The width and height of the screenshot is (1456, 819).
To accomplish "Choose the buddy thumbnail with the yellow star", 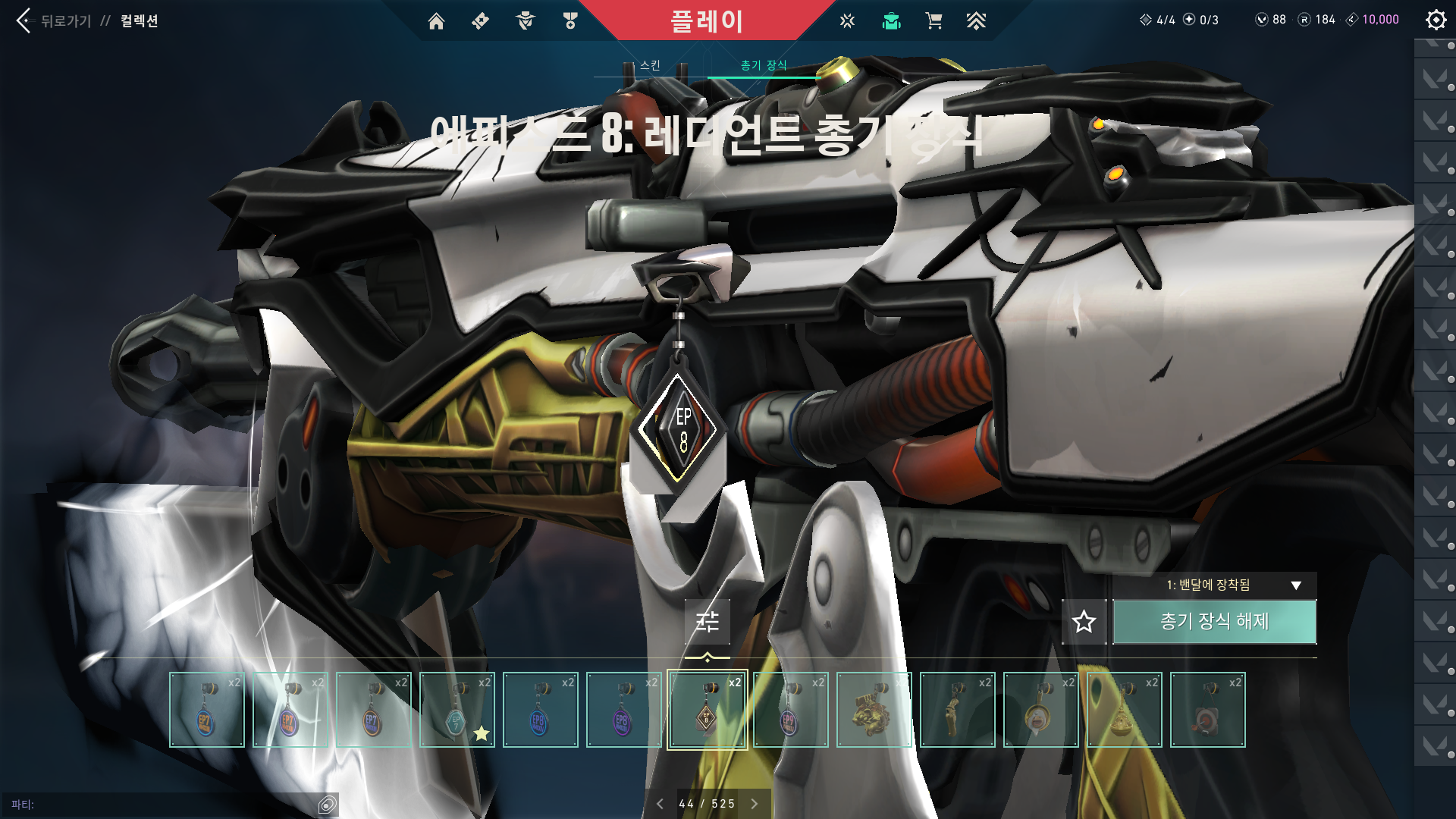I will [x=457, y=710].
